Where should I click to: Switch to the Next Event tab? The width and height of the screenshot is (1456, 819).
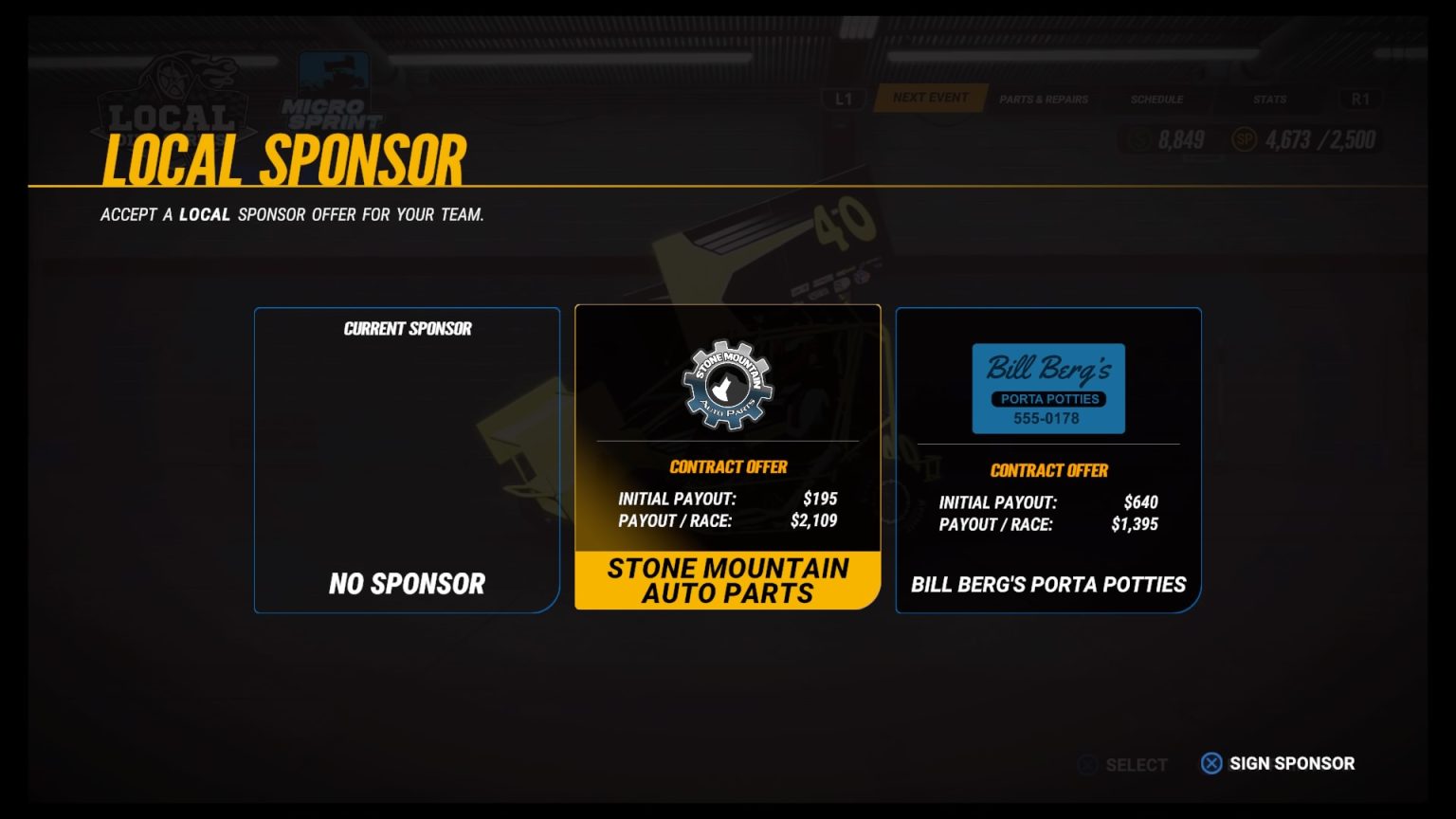(930, 98)
